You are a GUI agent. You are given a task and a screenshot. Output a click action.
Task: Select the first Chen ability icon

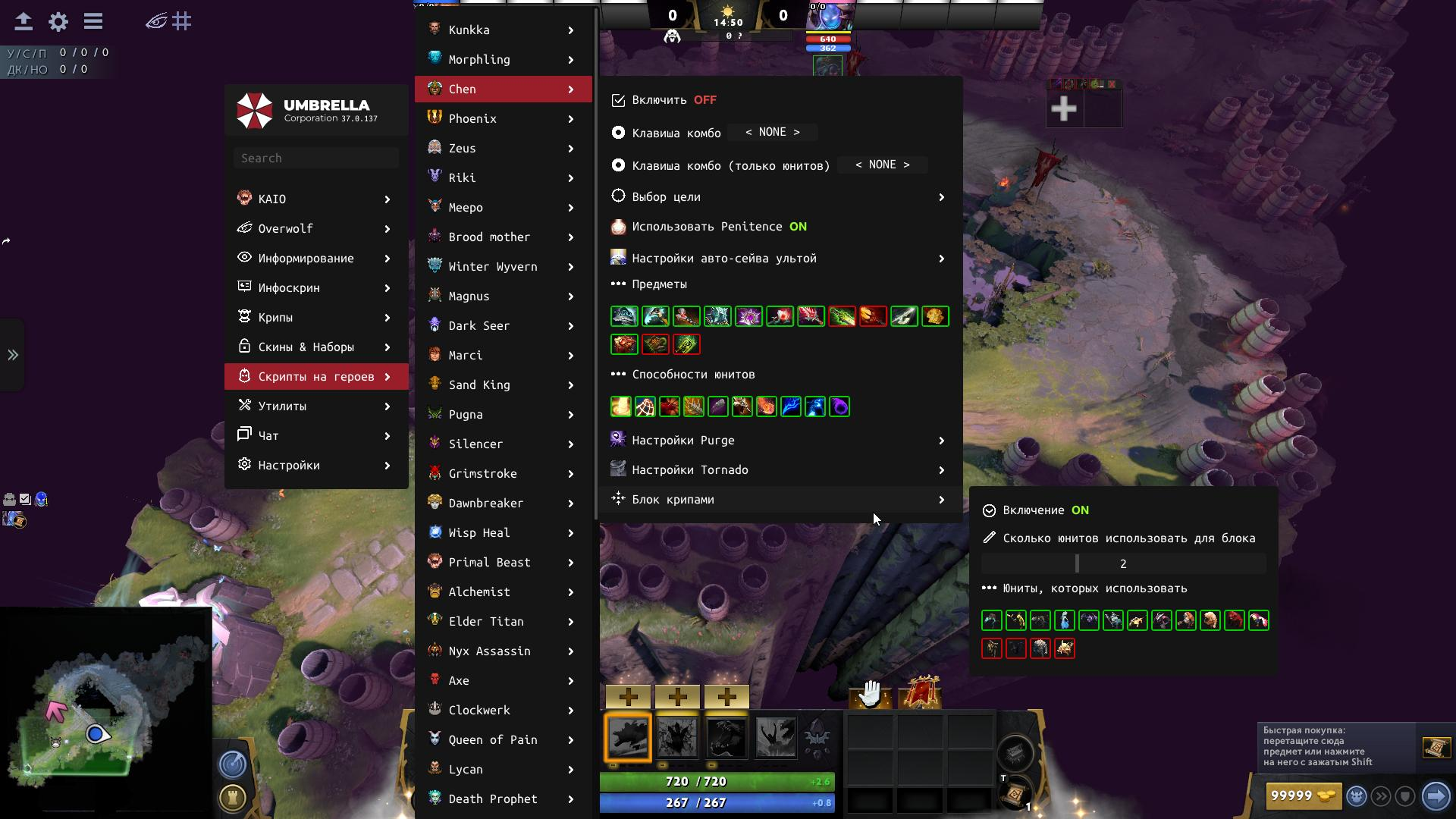click(628, 737)
